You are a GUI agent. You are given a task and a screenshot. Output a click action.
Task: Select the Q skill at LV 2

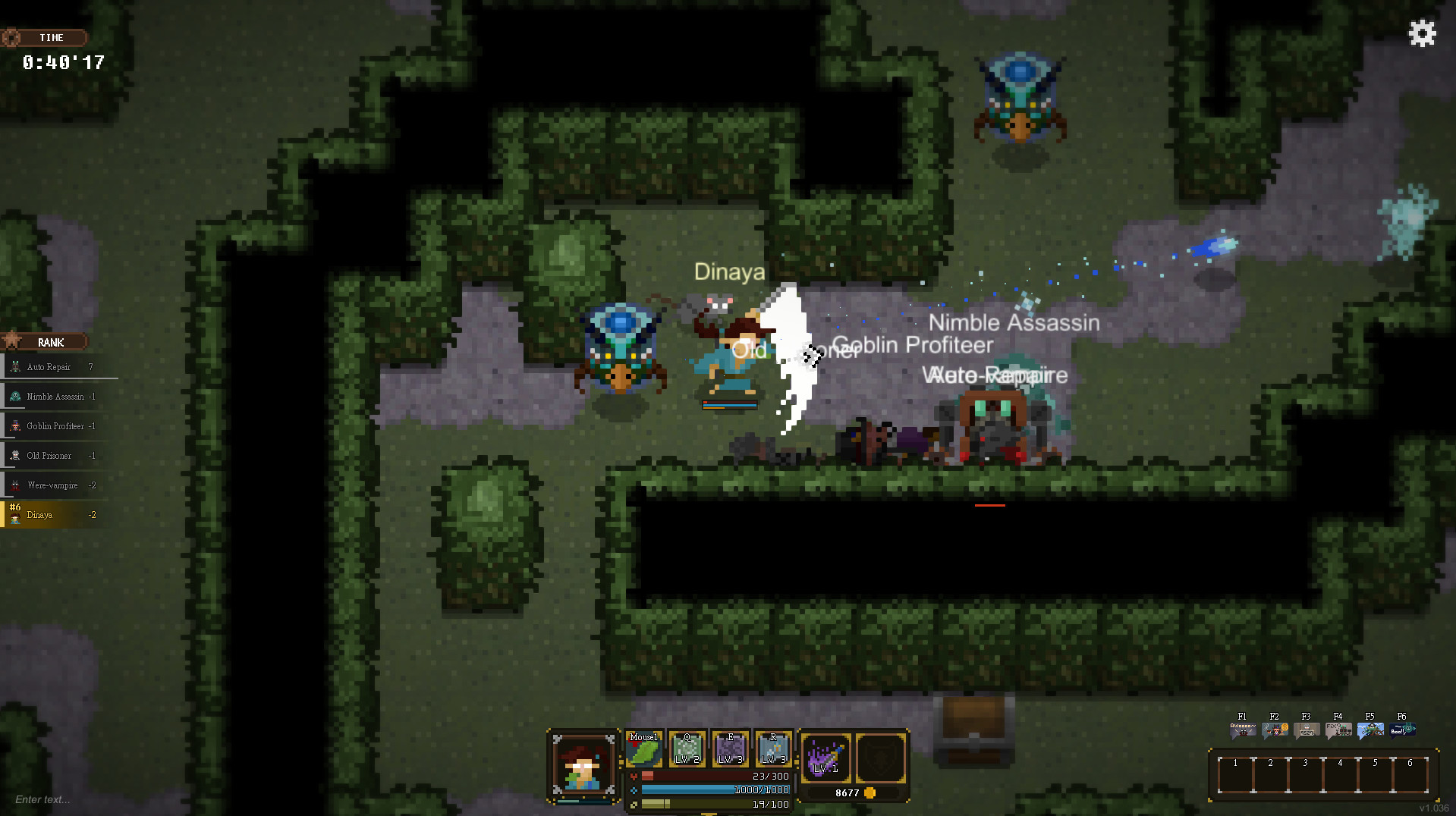pyautogui.click(x=687, y=752)
